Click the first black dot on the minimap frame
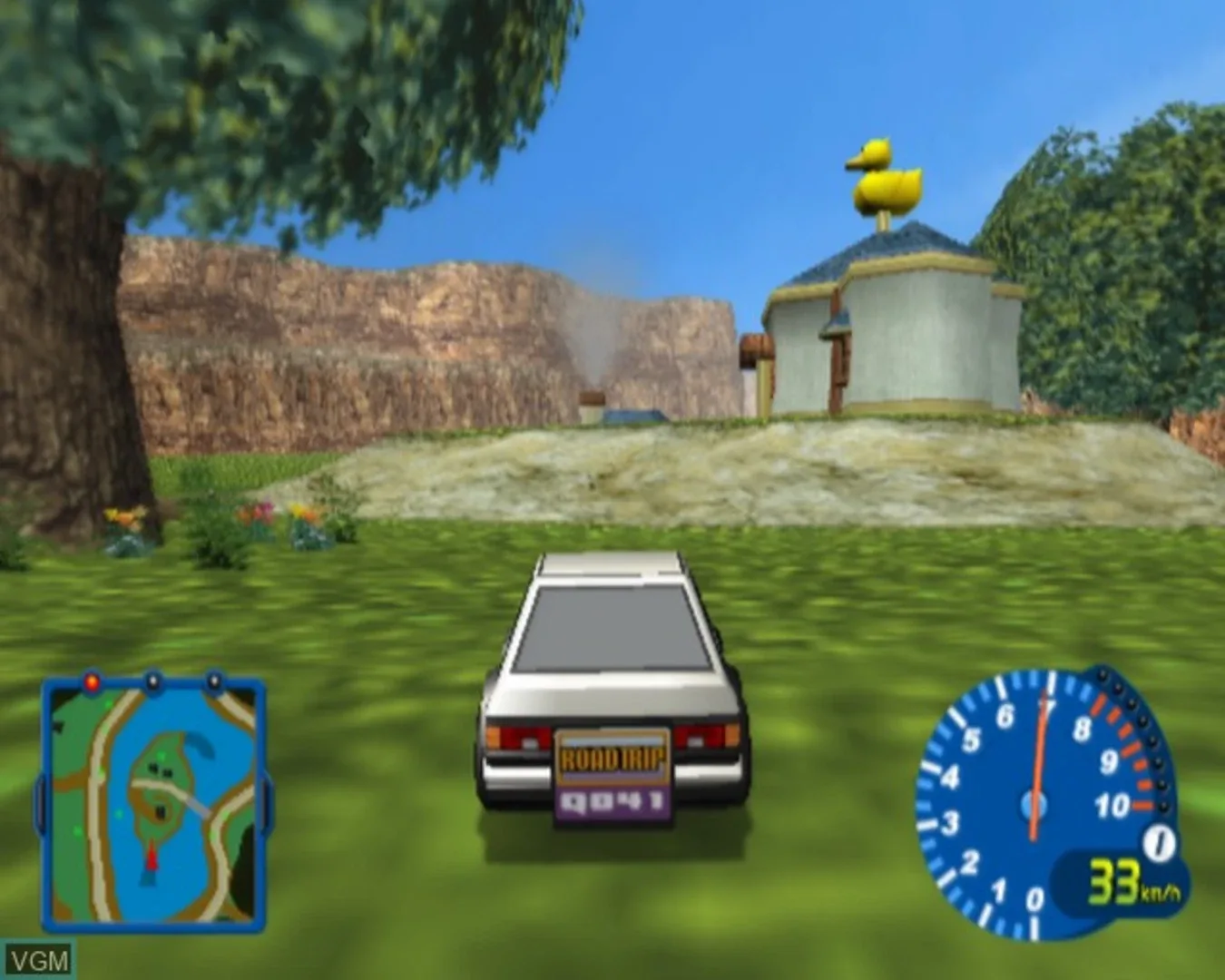 [x=153, y=681]
